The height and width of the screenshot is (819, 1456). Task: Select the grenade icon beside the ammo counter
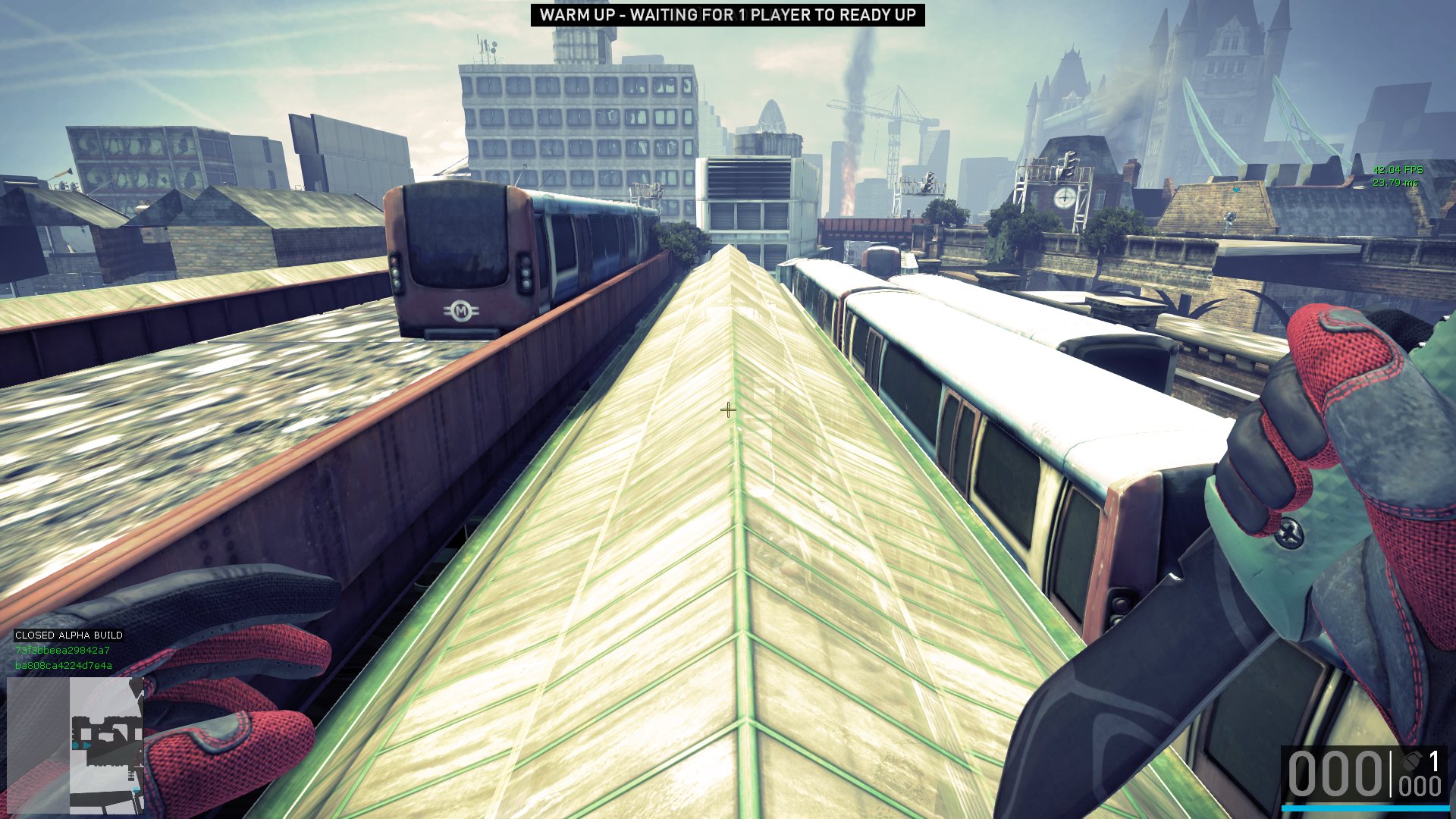[1411, 761]
